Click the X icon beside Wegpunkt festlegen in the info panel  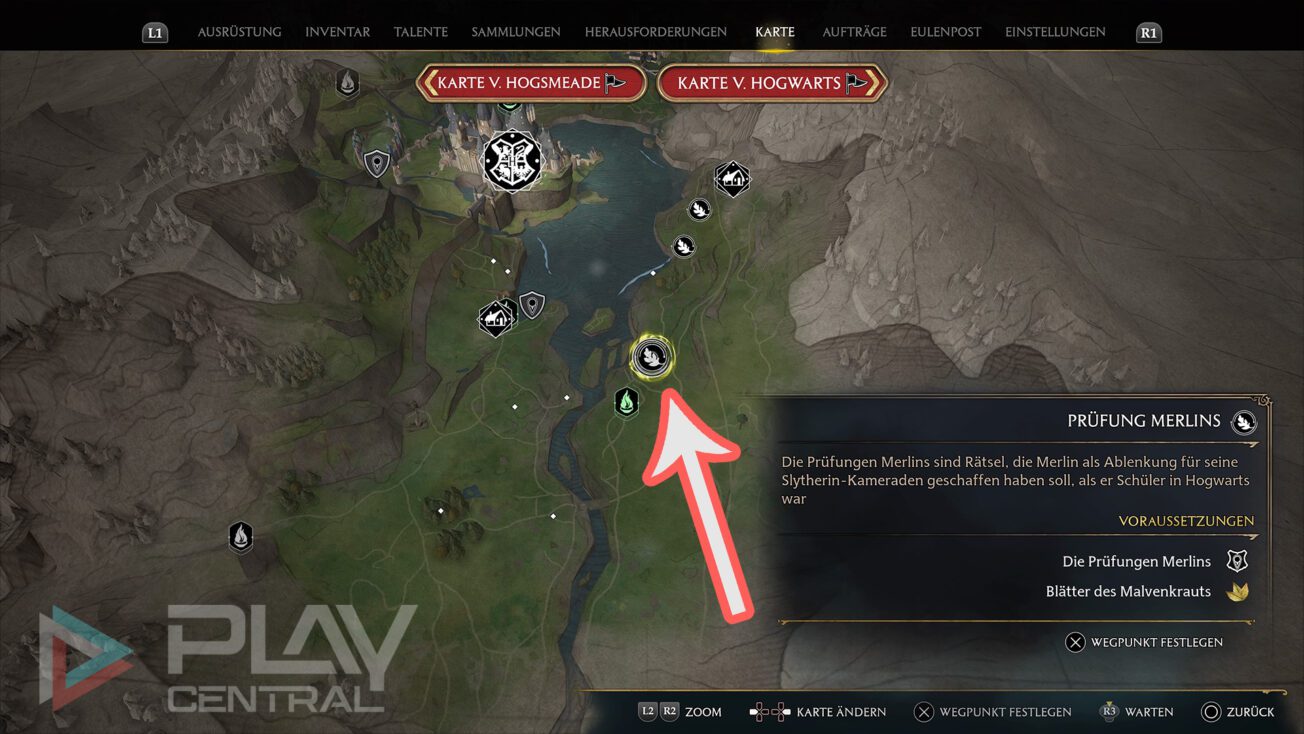(1076, 642)
